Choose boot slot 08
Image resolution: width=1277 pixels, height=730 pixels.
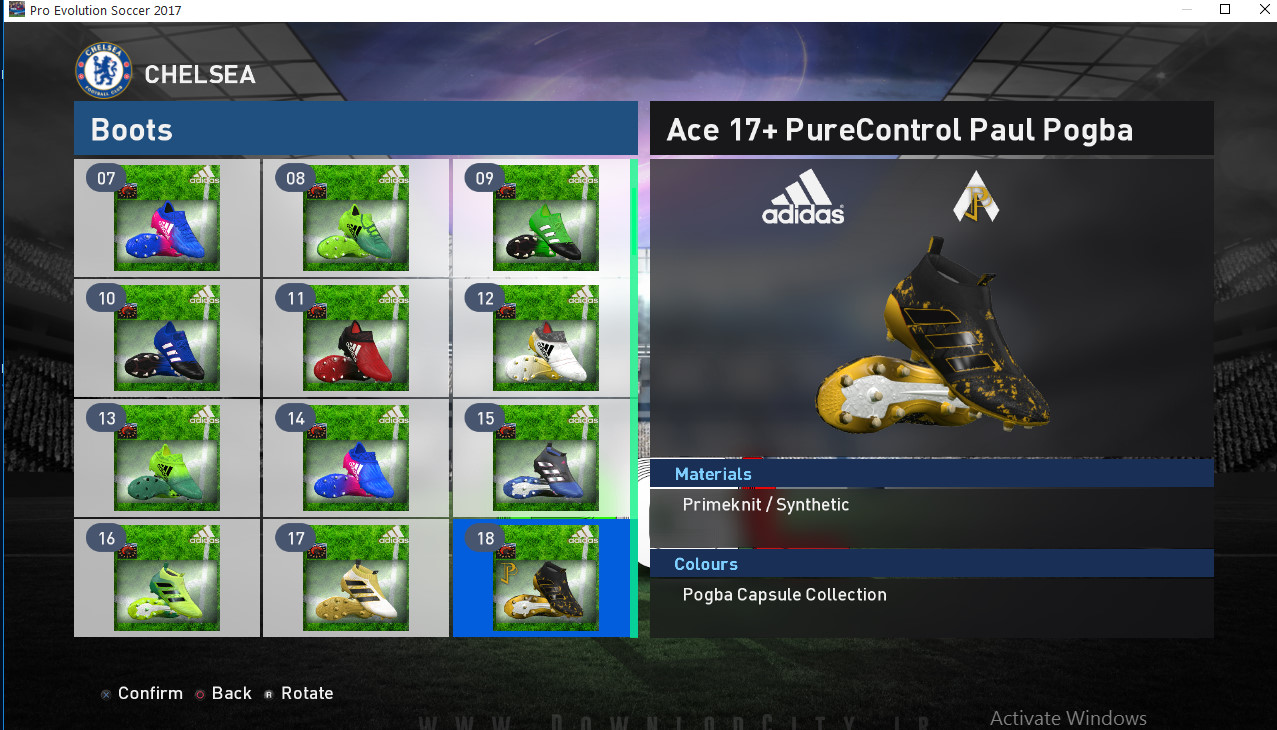(x=356, y=218)
